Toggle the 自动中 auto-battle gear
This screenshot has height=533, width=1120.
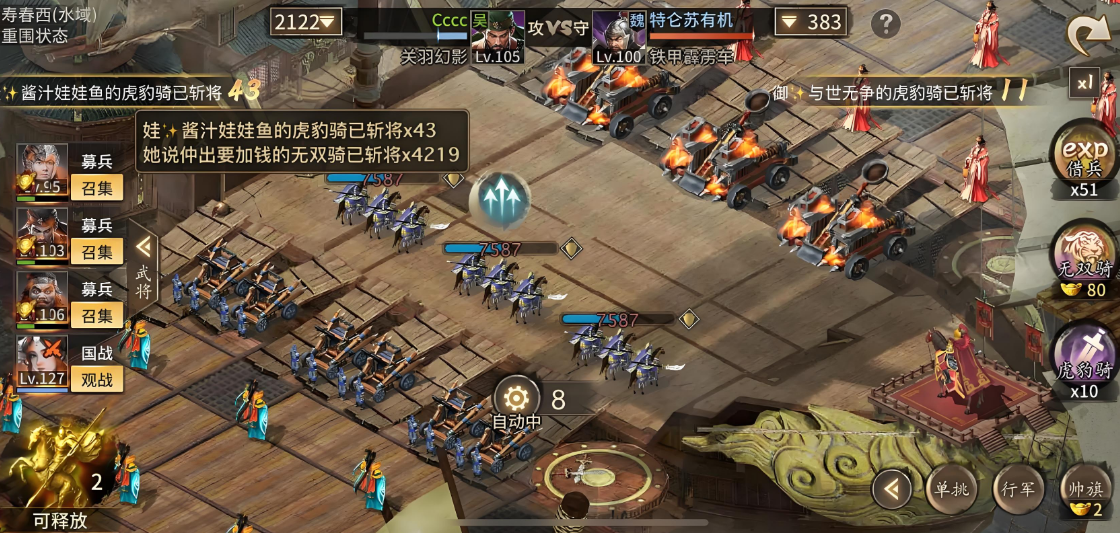click(518, 398)
